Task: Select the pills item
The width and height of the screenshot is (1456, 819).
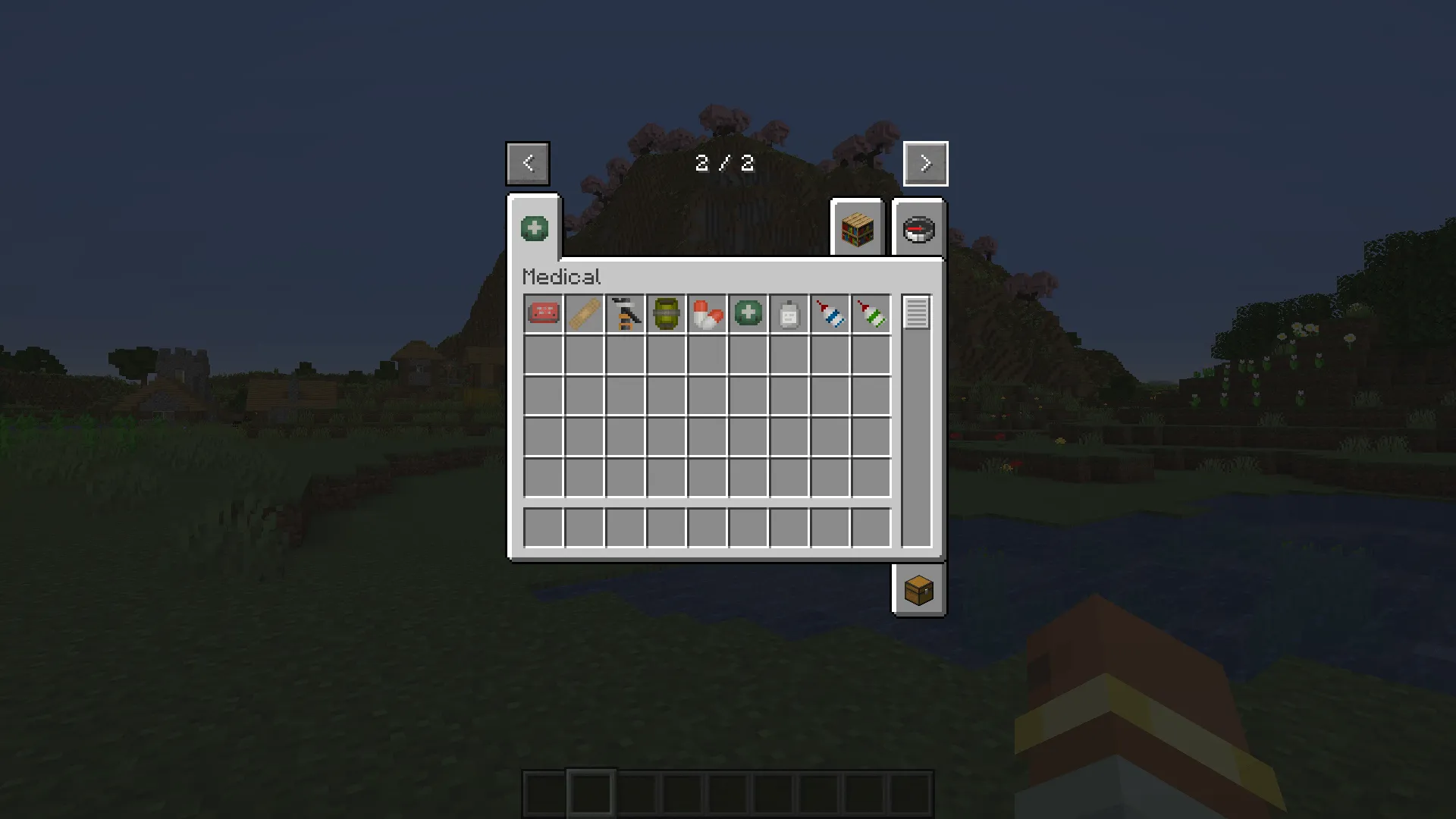Action: (x=707, y=313)
